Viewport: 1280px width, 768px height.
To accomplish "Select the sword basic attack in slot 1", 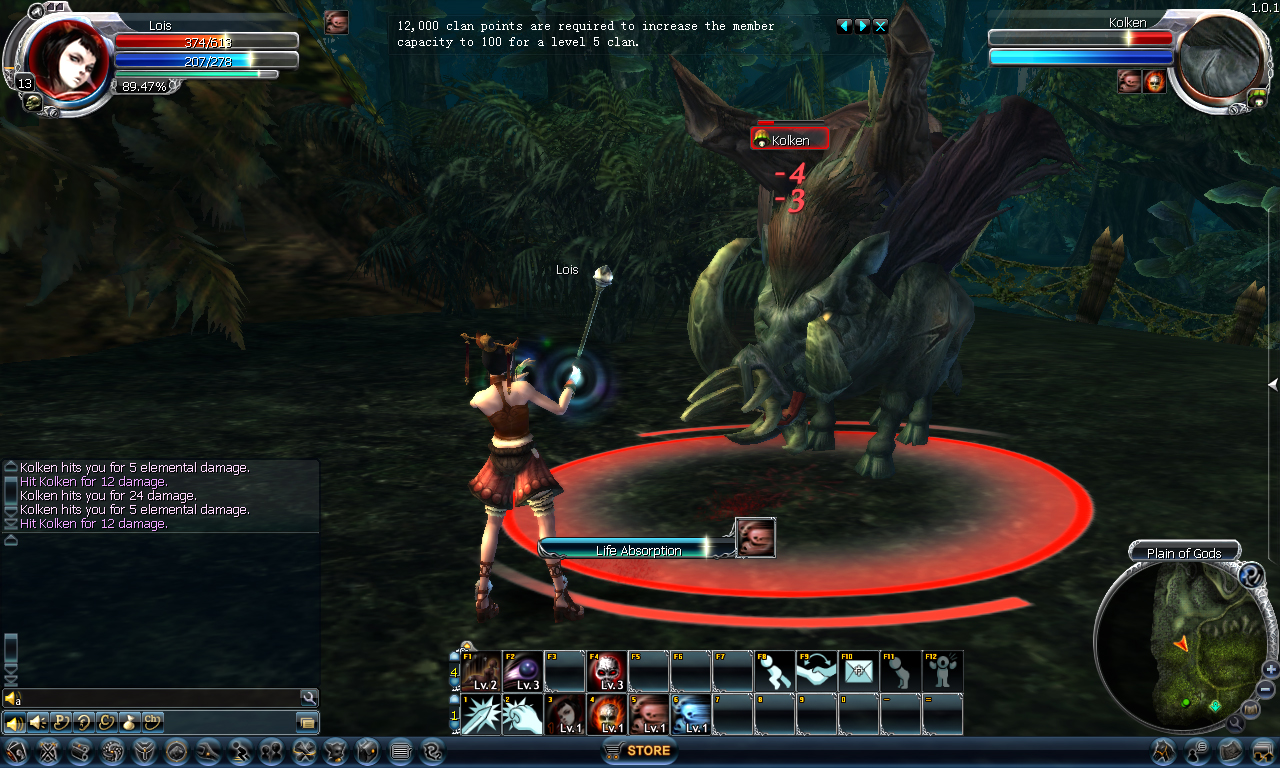I will coord(480,715).
